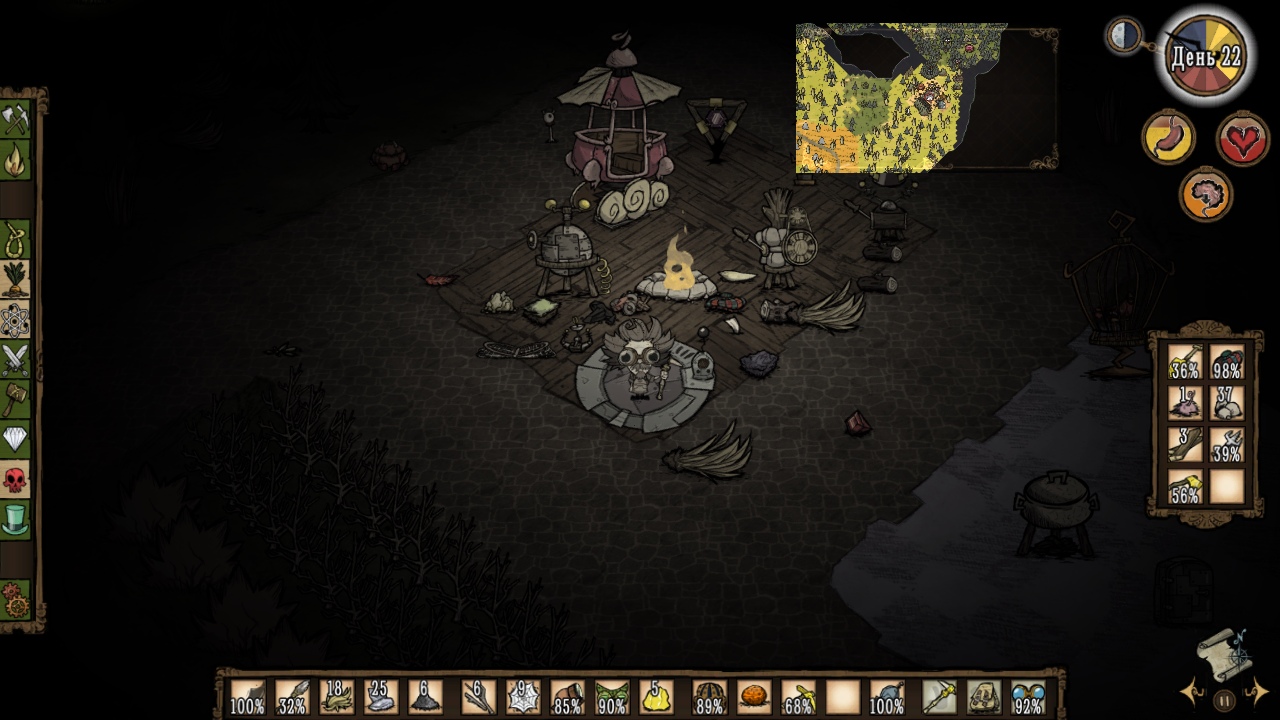
Task: Open the Structures hammer tab
Action: click(16, 400)
